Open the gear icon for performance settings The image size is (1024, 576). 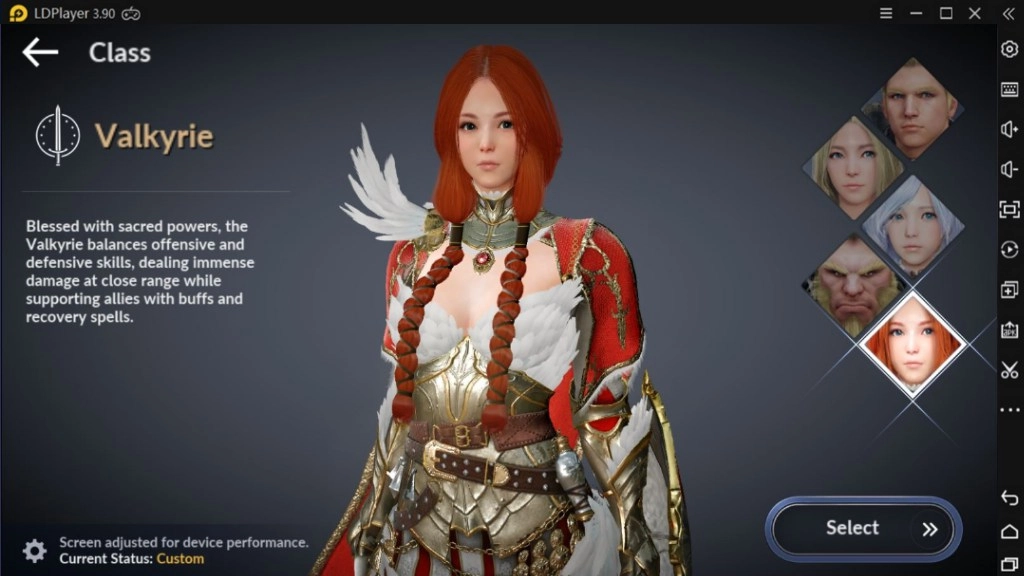pos(35,550)
